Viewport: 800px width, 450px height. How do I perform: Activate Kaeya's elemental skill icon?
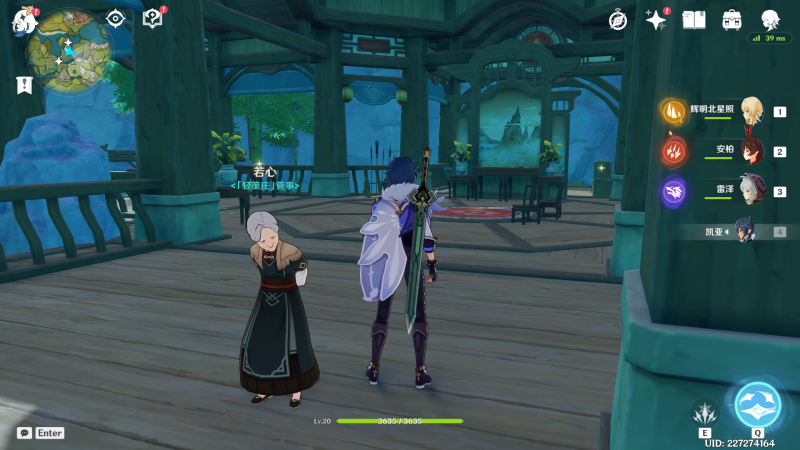(704, 412)
